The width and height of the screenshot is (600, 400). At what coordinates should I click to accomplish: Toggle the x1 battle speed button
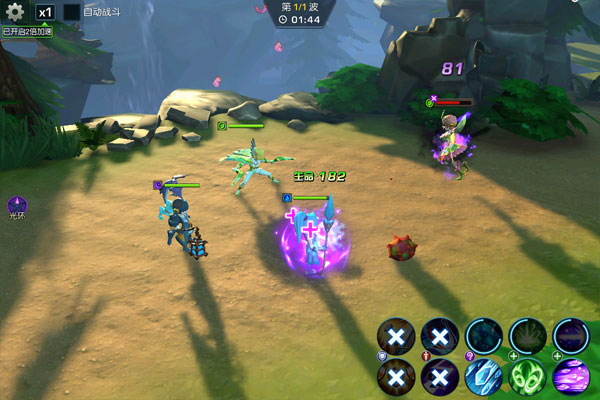tap(45, 12)
